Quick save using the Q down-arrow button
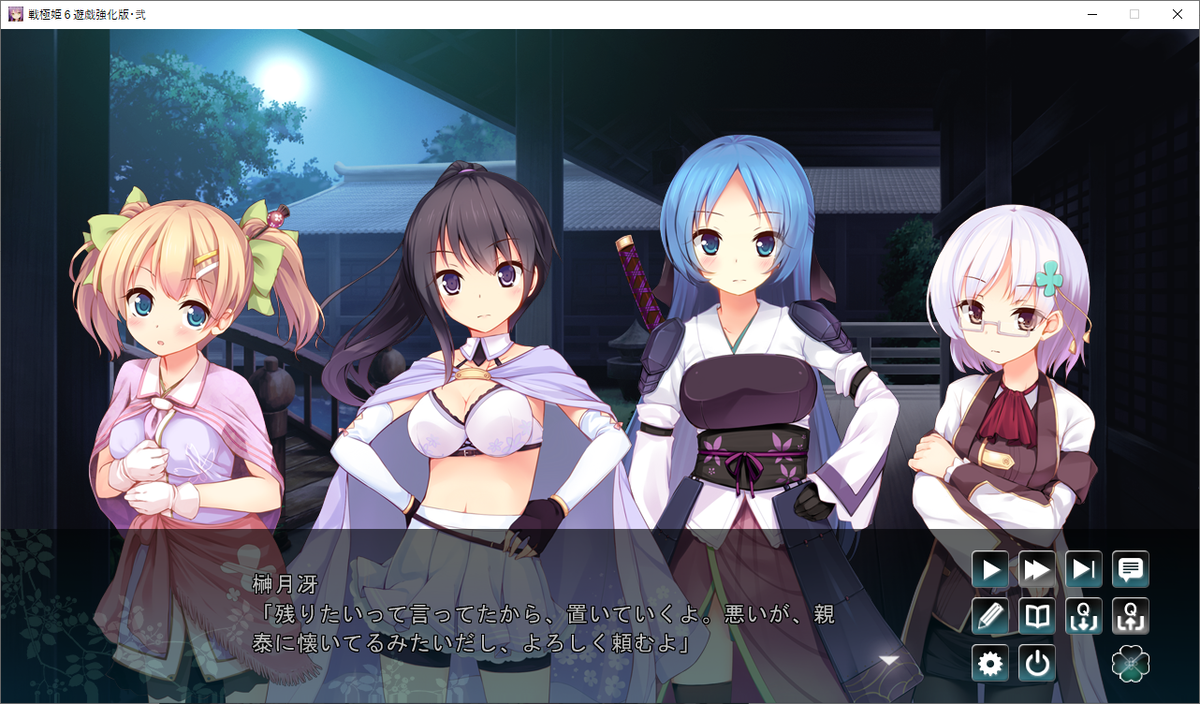The width and height of the screenshot is (1200, 704). [1084, 616]
